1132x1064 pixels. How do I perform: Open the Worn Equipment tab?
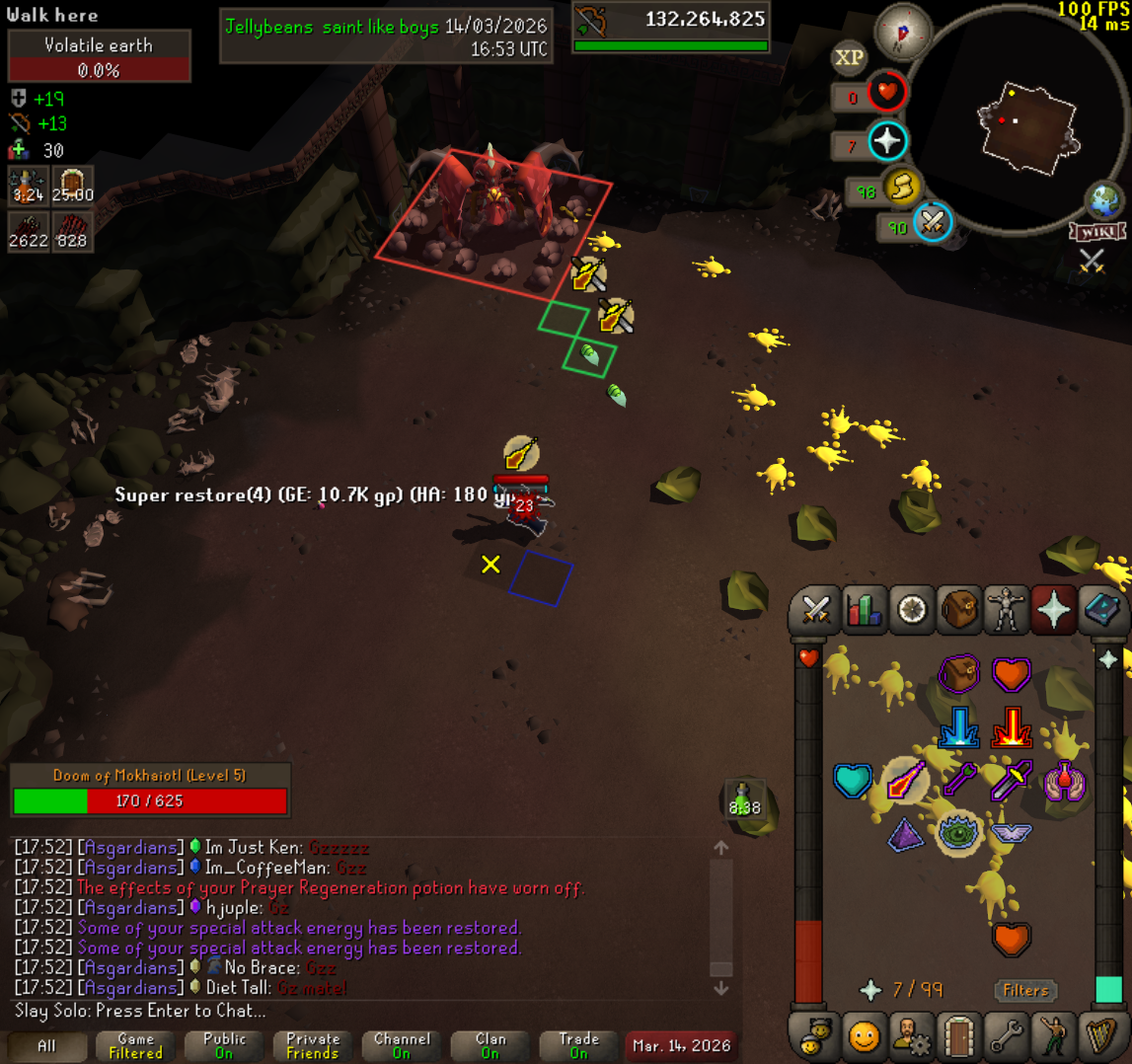(x=1007, y=611)
